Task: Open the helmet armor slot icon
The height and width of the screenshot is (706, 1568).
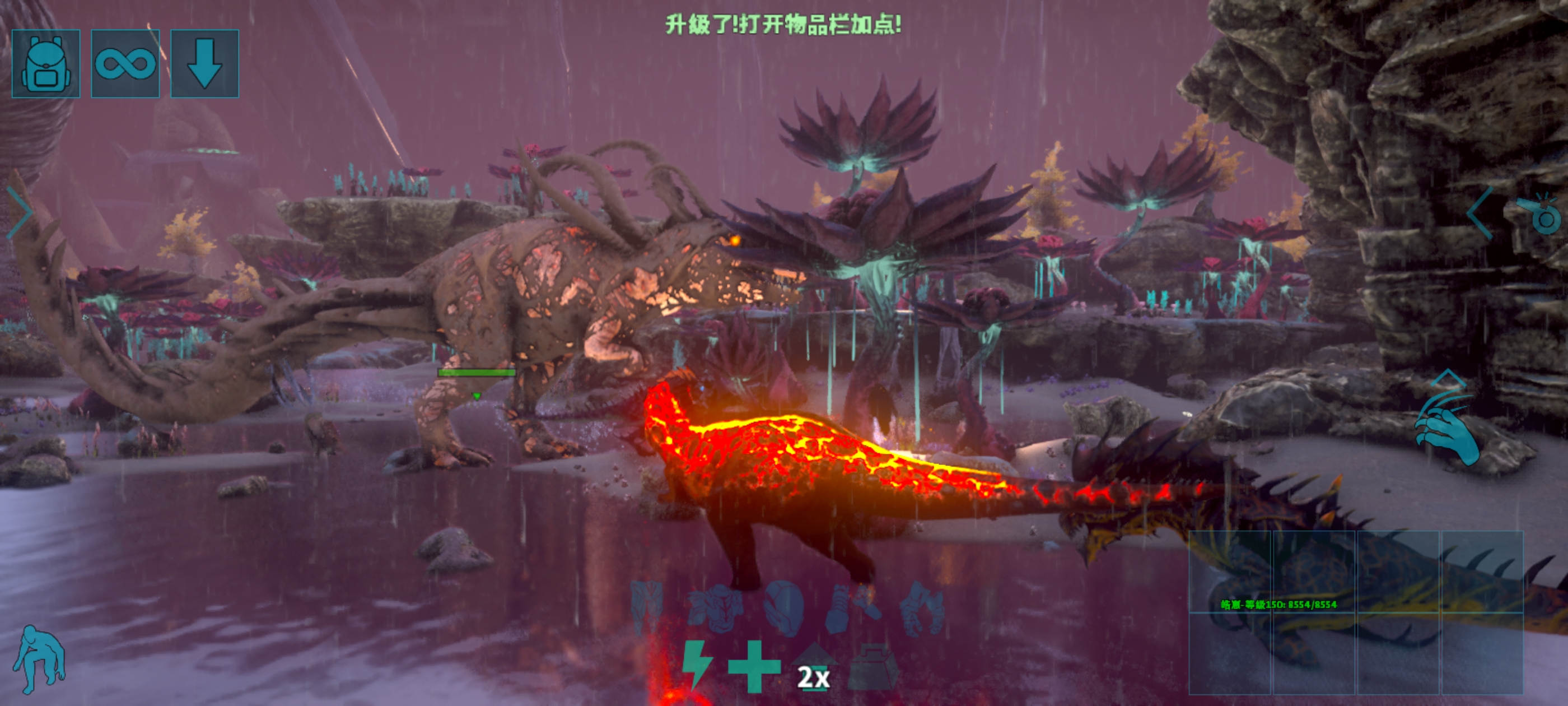Action: pos(785,609)
